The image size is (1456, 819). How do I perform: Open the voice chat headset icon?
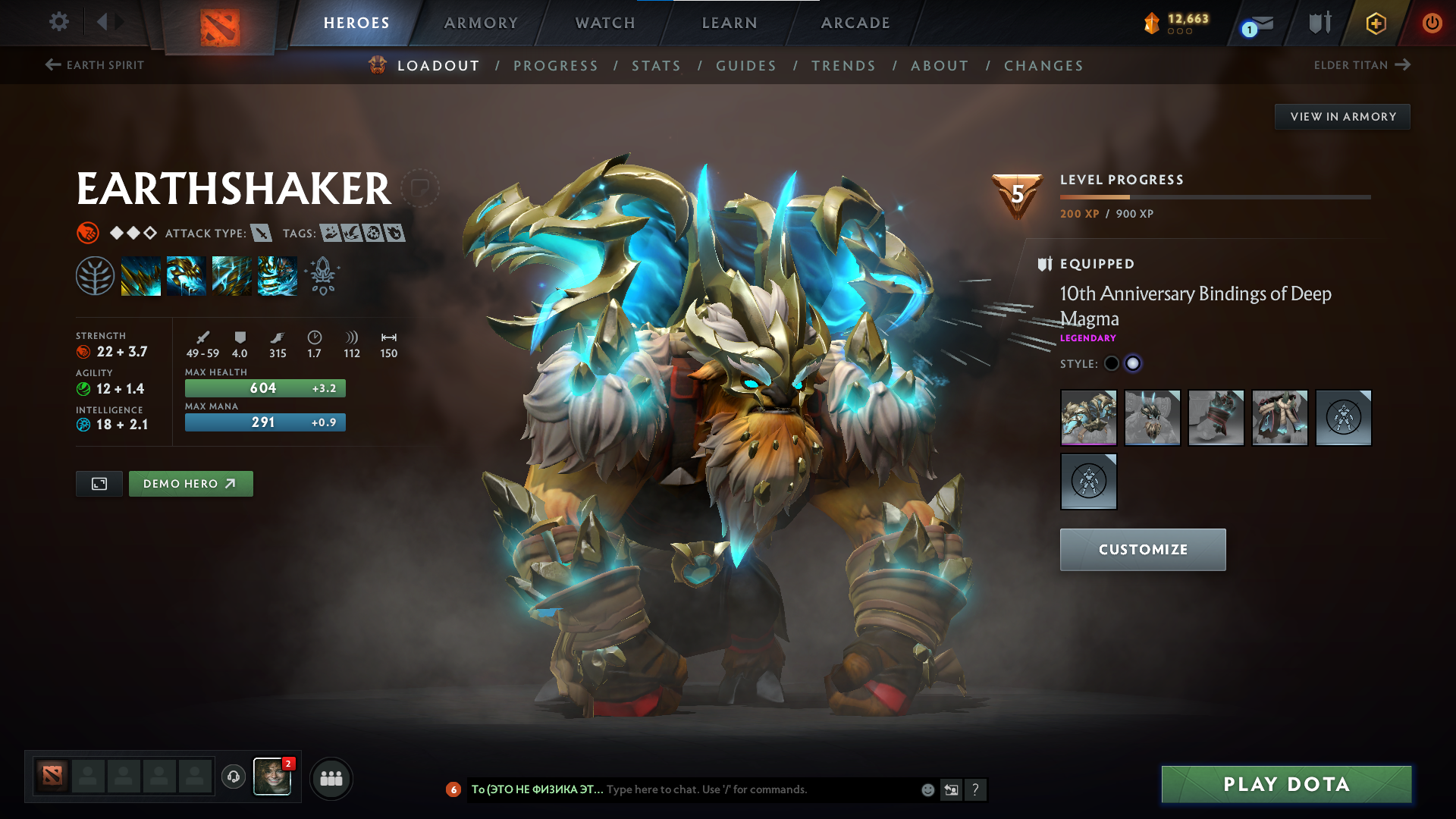[232, 777]
